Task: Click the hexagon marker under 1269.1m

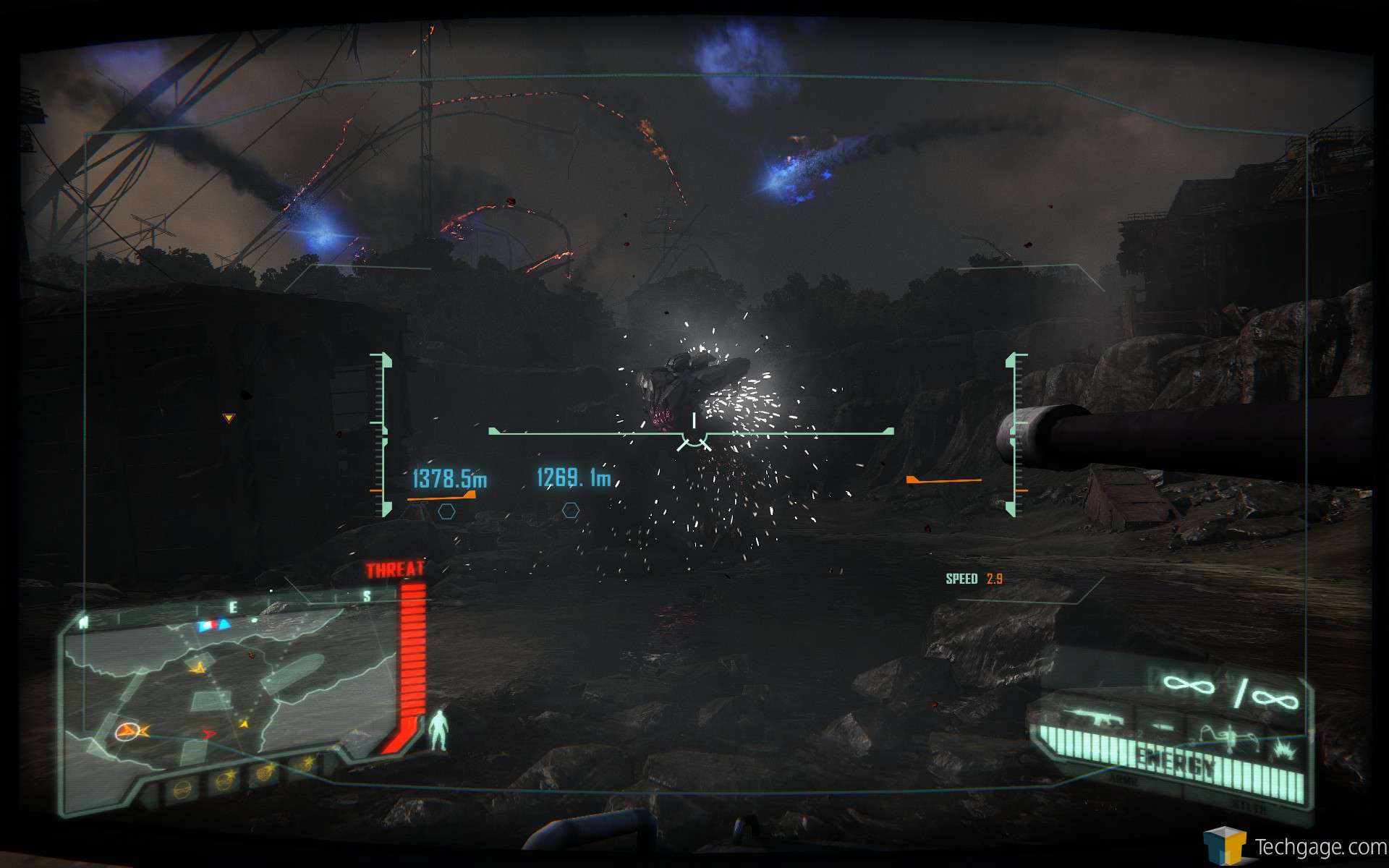Action: click(x=571, y=511)
